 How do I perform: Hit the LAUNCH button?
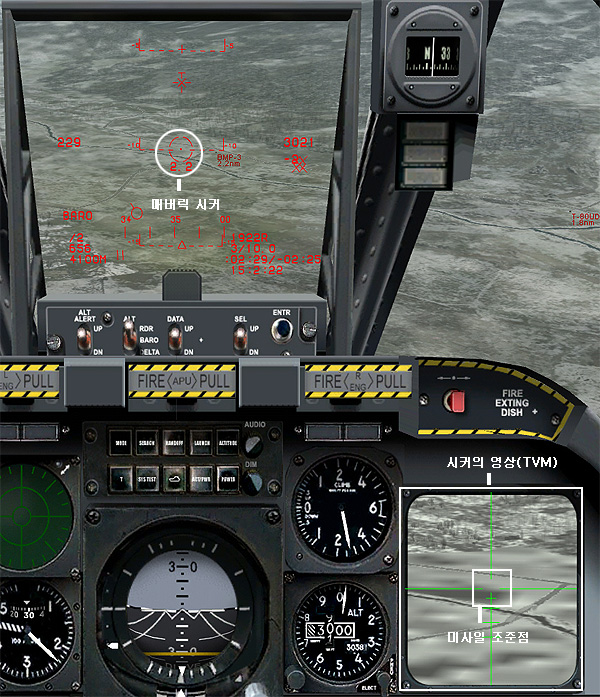(200, 443)
